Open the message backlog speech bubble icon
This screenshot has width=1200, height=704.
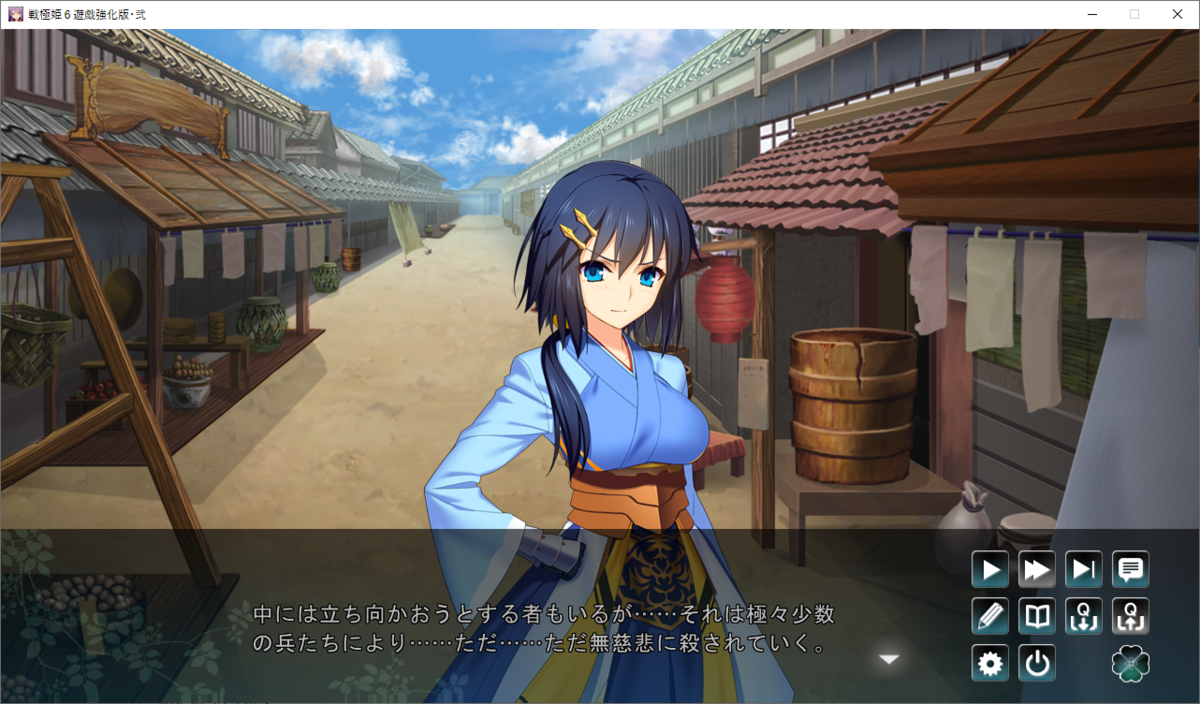pos(1131,570)
